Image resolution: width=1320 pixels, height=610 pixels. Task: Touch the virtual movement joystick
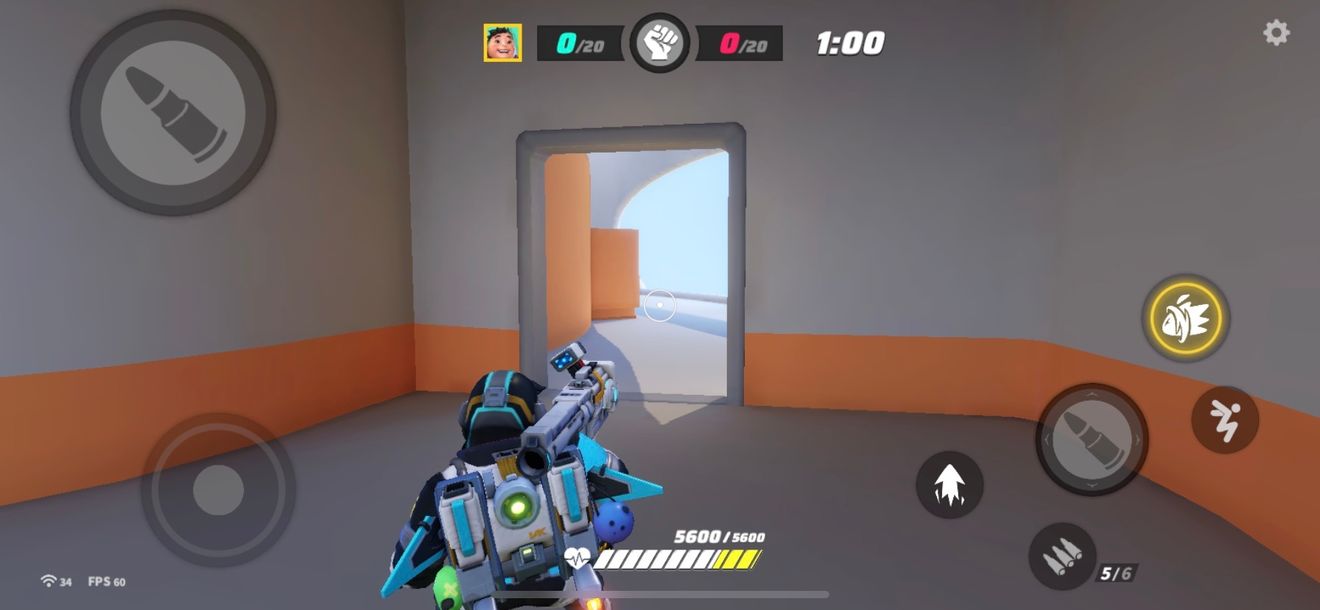[218, 490]
